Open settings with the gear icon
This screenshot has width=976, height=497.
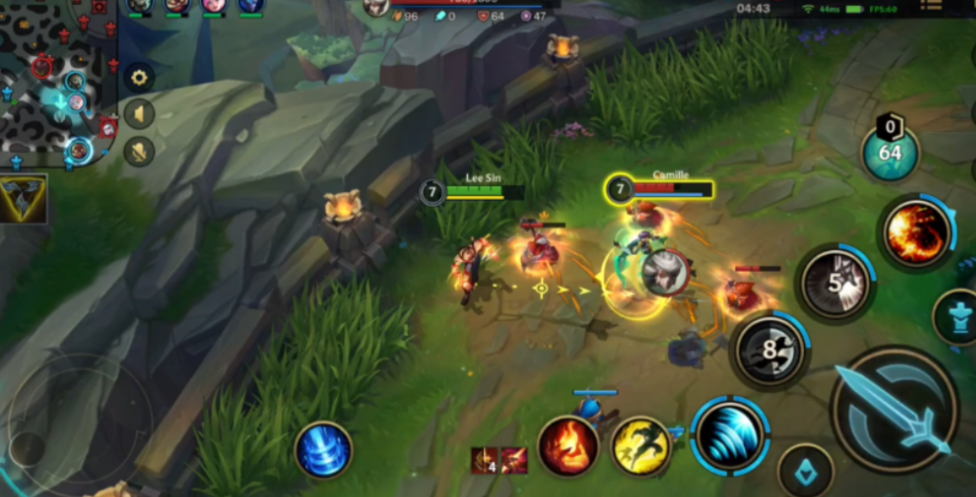138,78
